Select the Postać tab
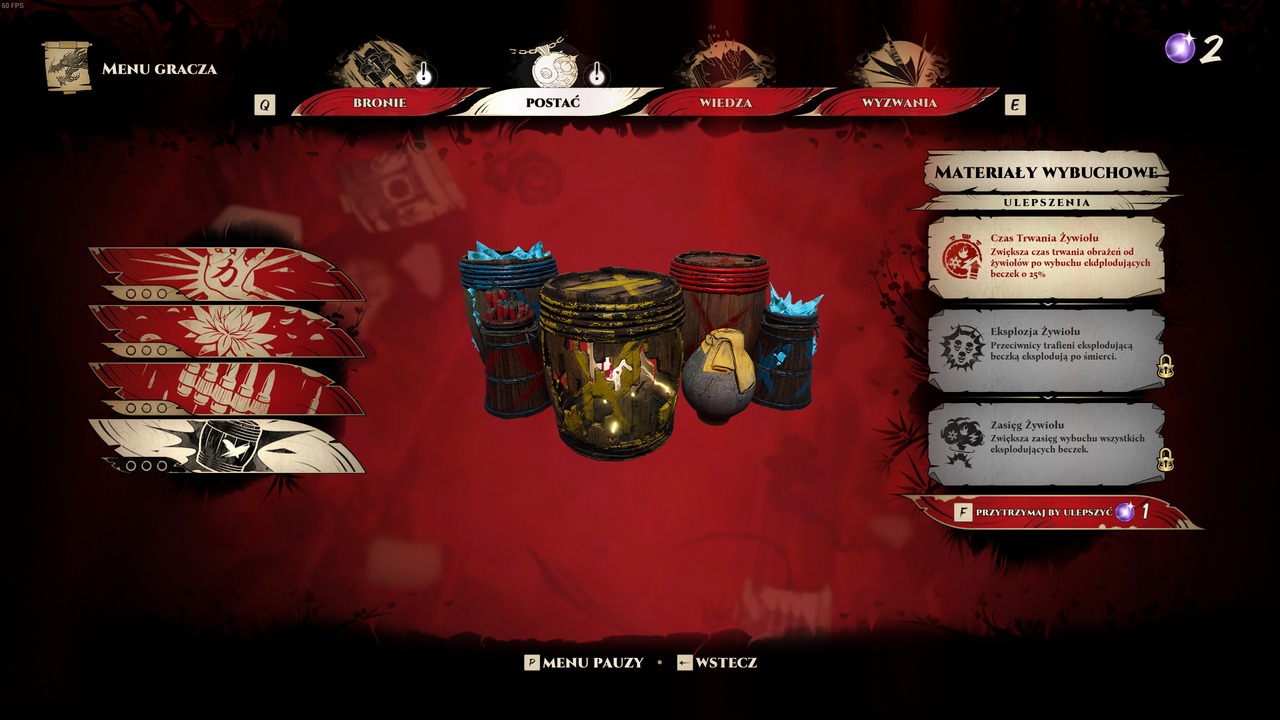 [553, 103]
